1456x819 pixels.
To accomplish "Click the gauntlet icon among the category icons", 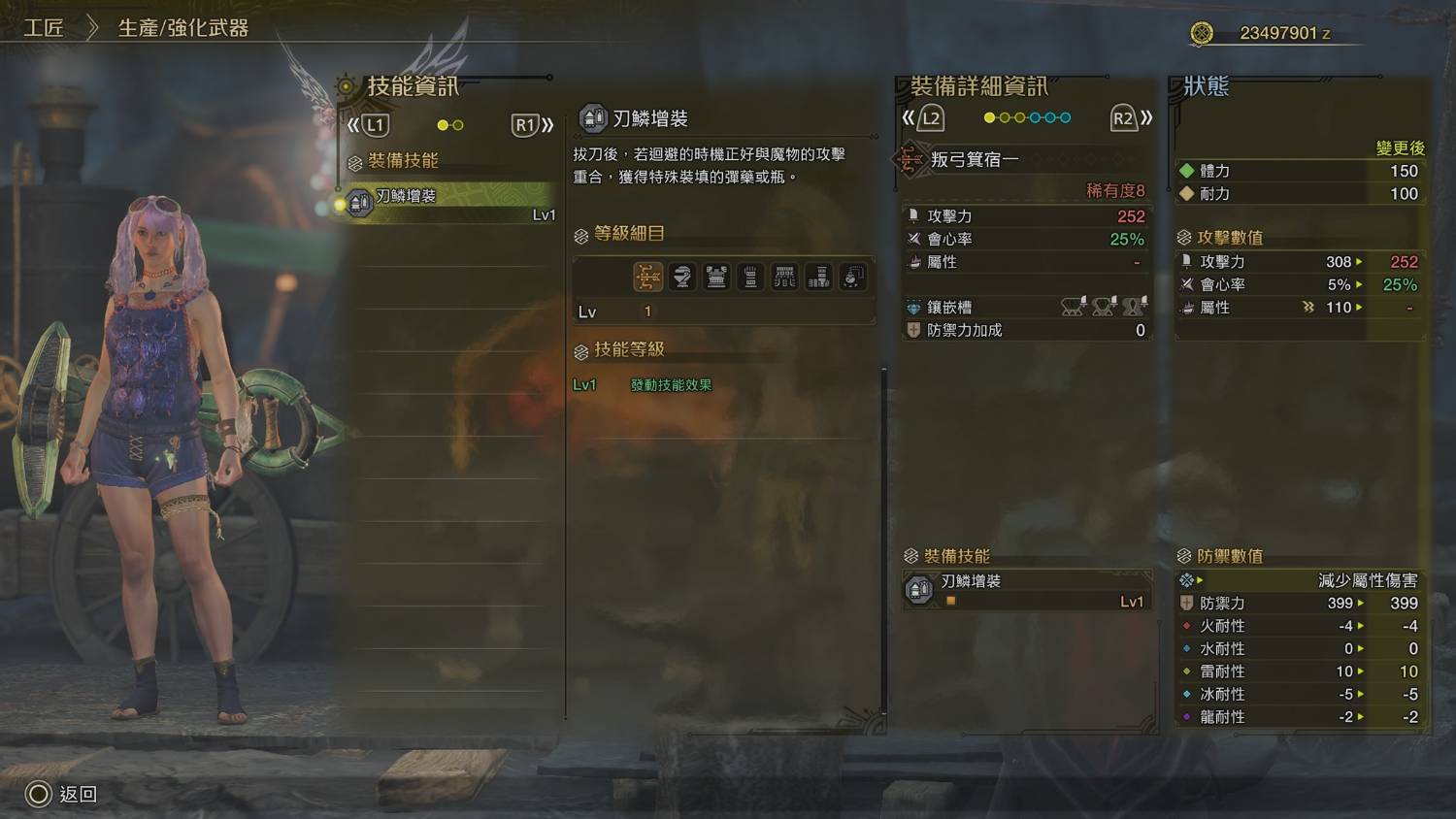I will click(750, 277).
